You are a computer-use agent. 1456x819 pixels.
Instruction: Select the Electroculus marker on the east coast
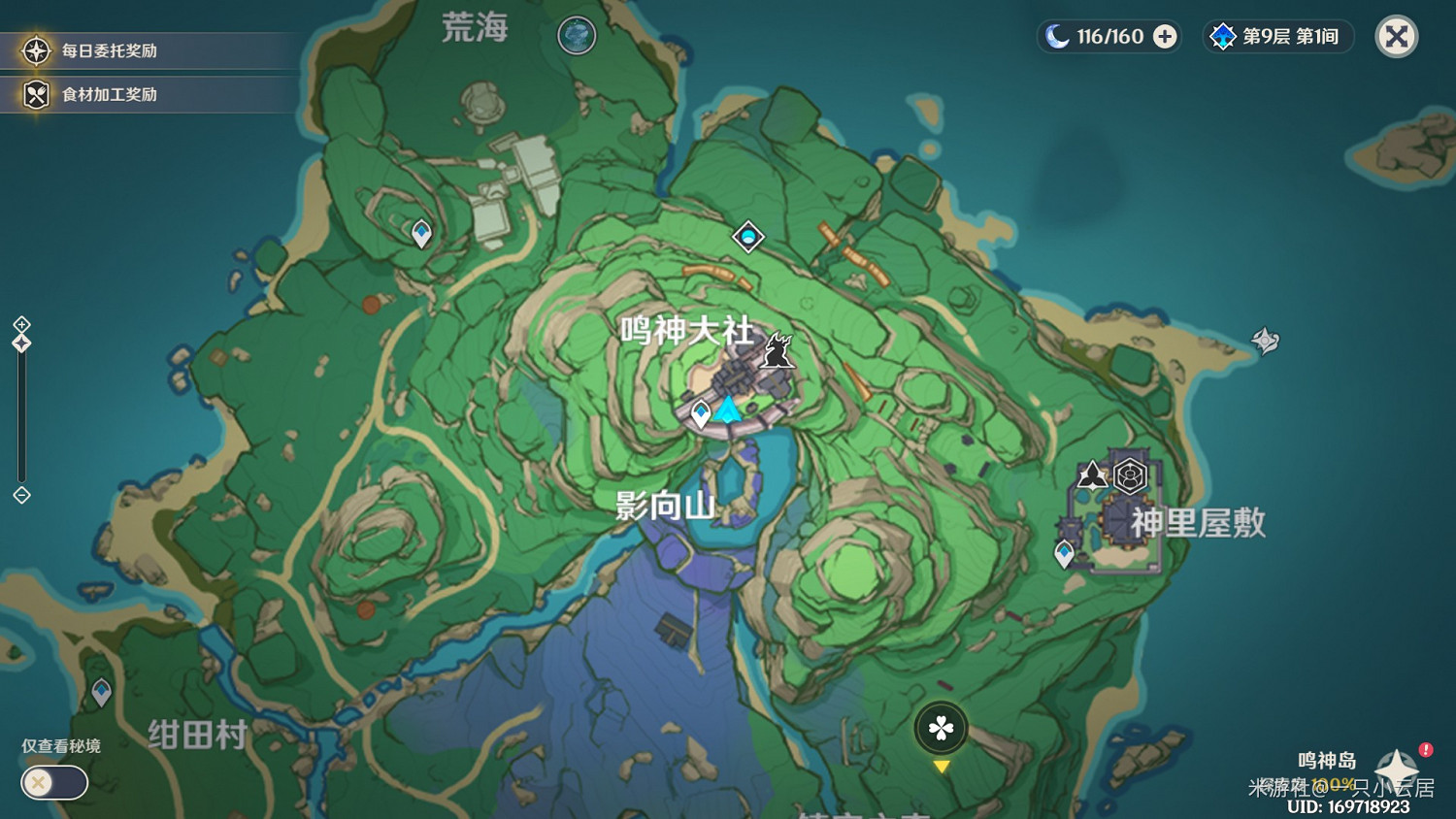pyautogui.click(x=1267, y=342)
